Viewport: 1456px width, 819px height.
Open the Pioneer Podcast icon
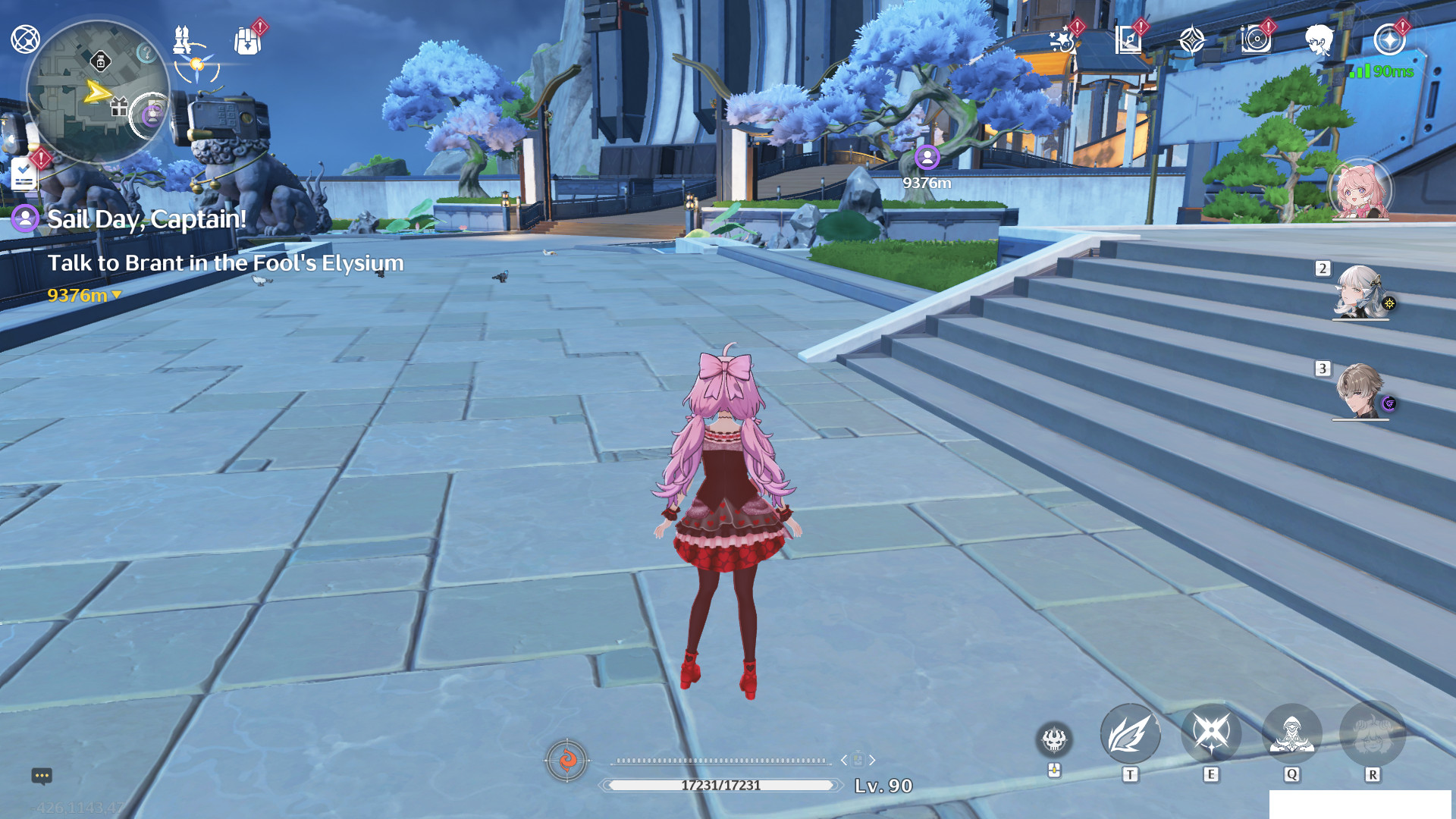pyautogui.click(x=1129, y=38)
